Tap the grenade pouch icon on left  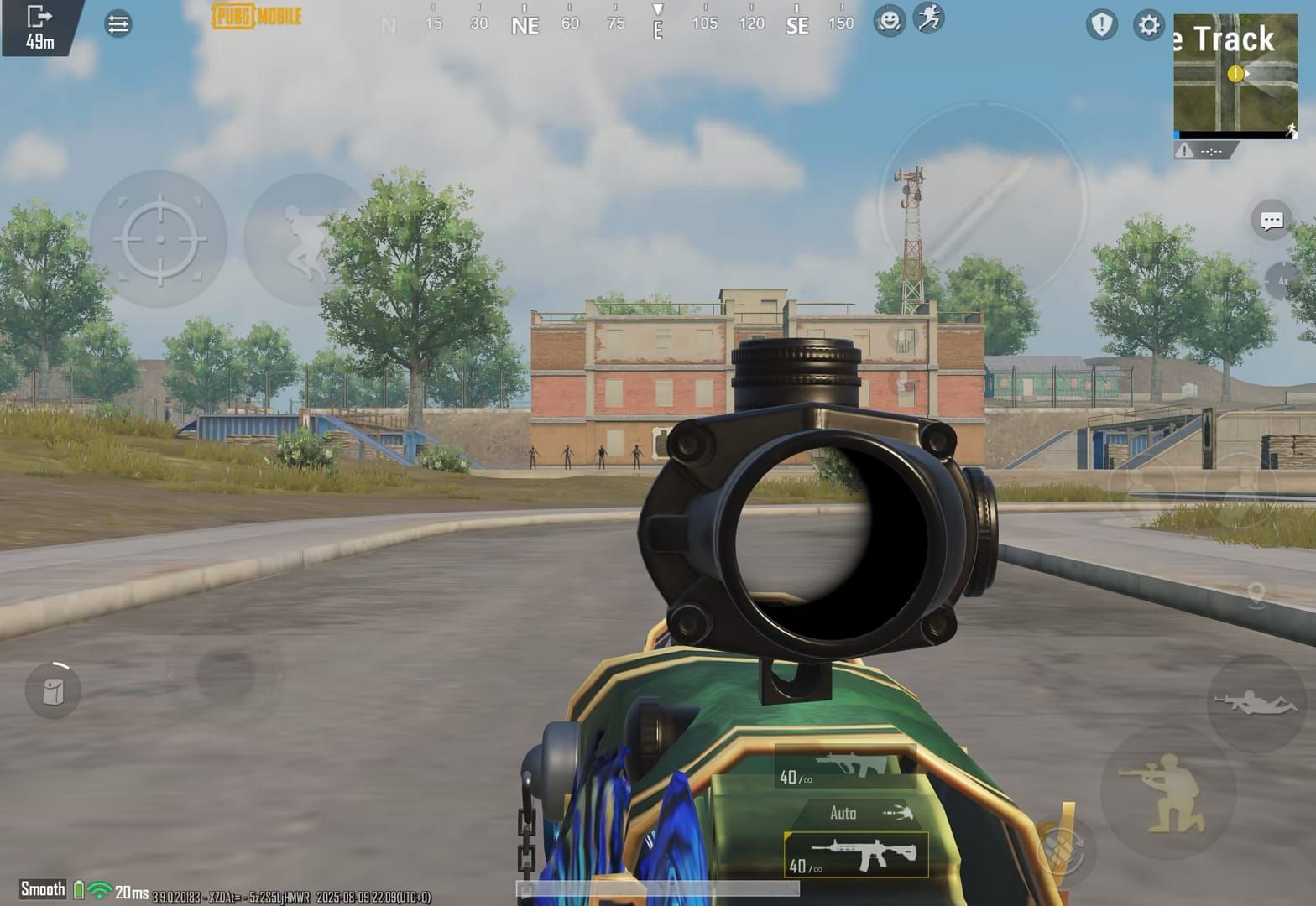[52, 690]
